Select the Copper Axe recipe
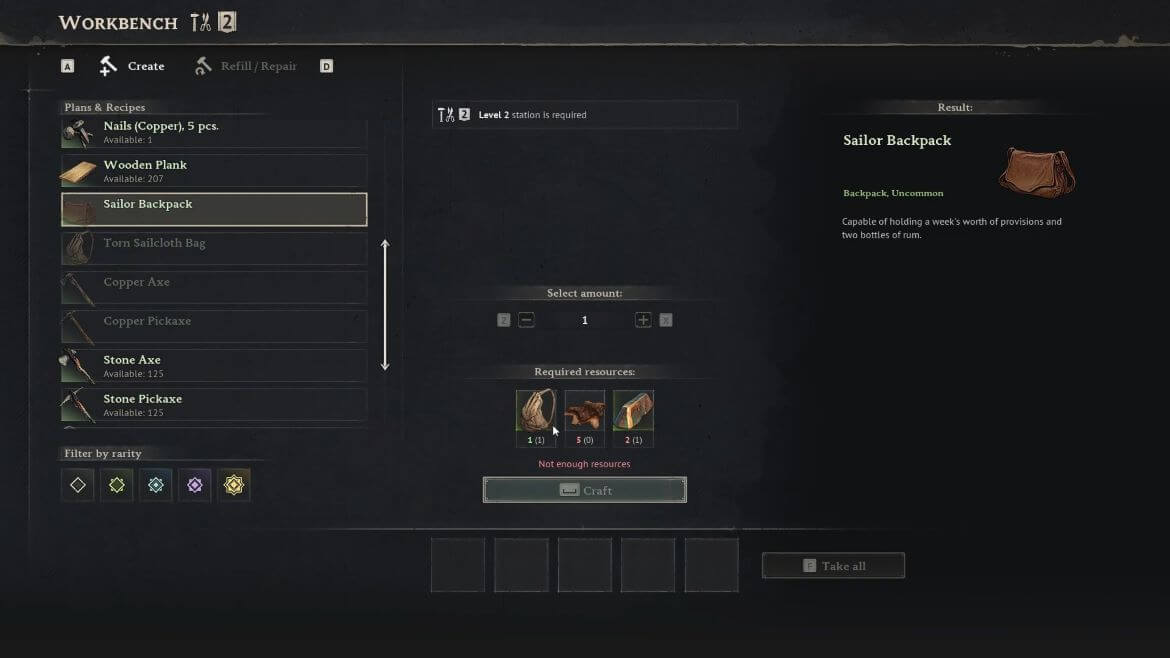This screenshot has width=1170, height=658. tap(214, 288)
